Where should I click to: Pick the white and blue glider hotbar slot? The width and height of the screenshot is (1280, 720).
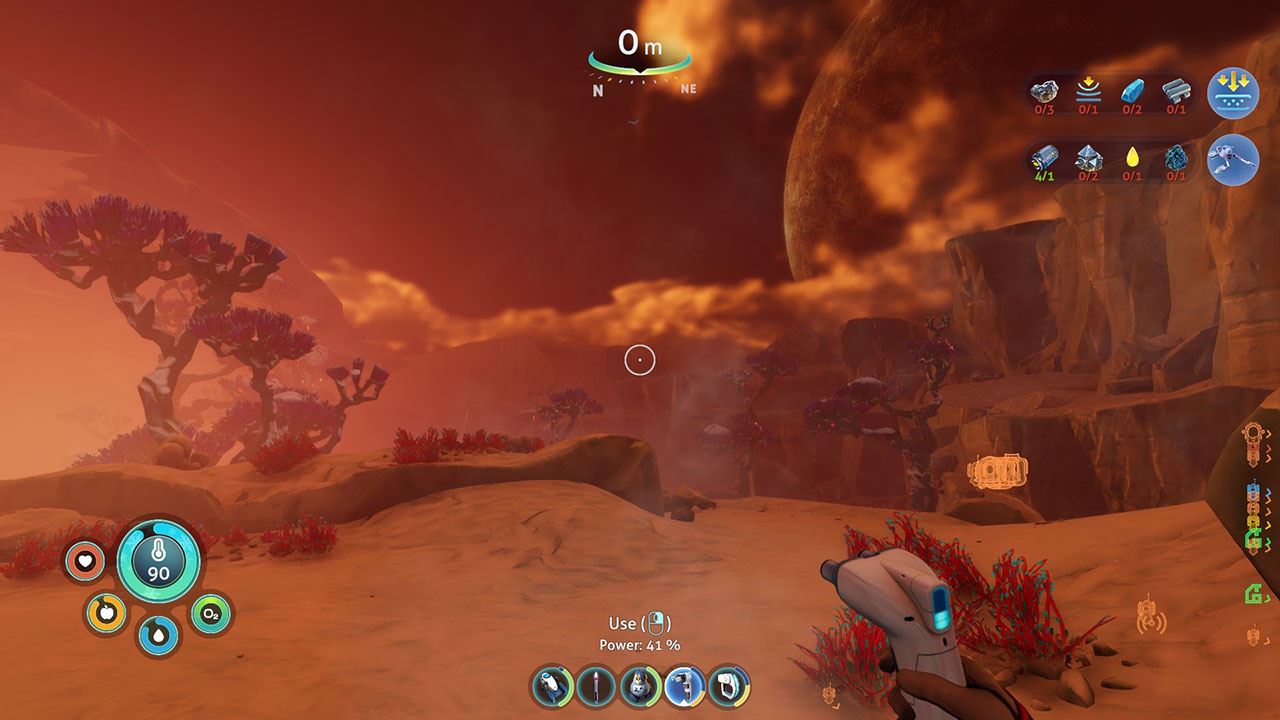(x=552, y=686)
